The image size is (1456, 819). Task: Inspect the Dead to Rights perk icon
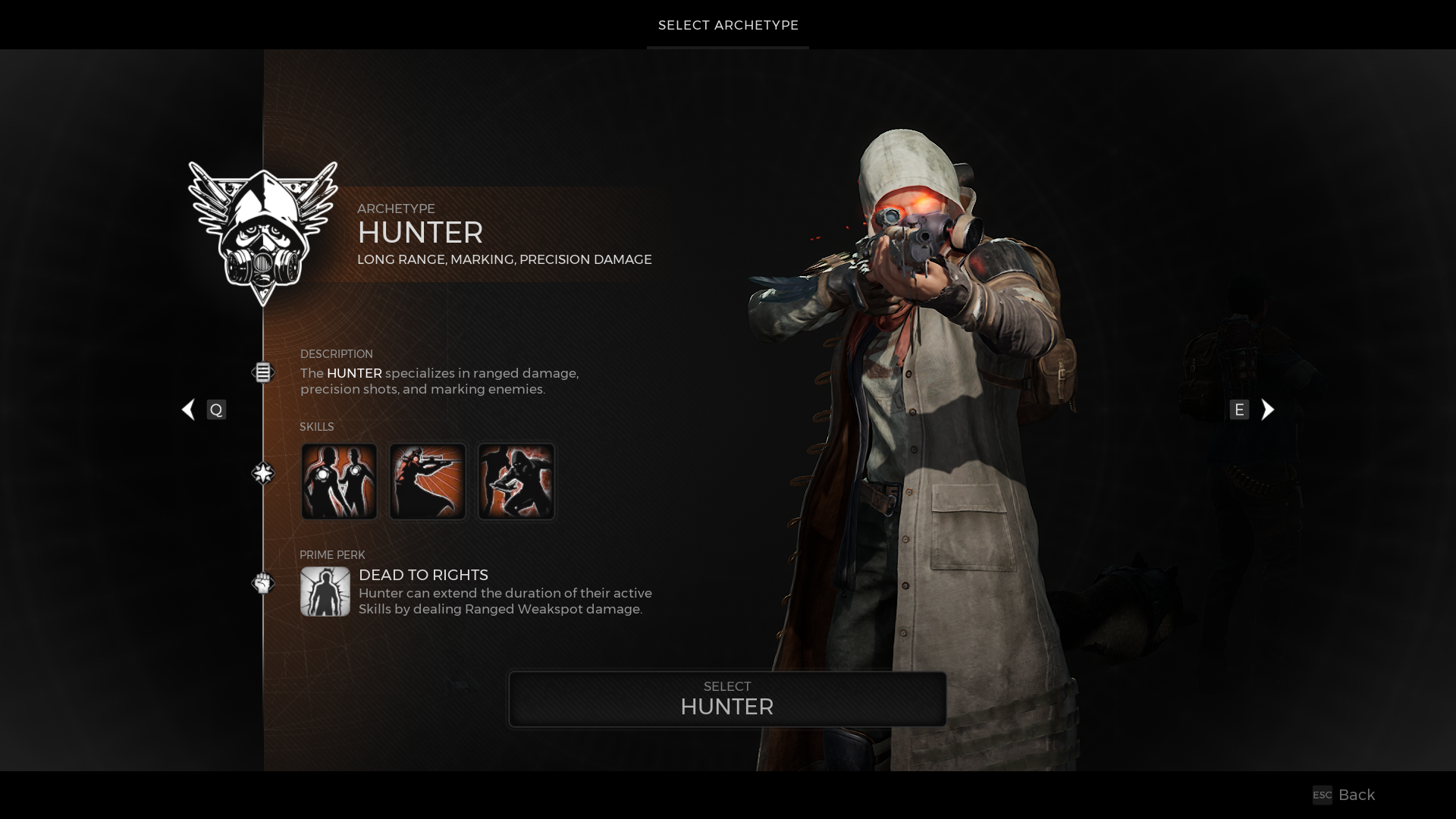pos(325,591)
